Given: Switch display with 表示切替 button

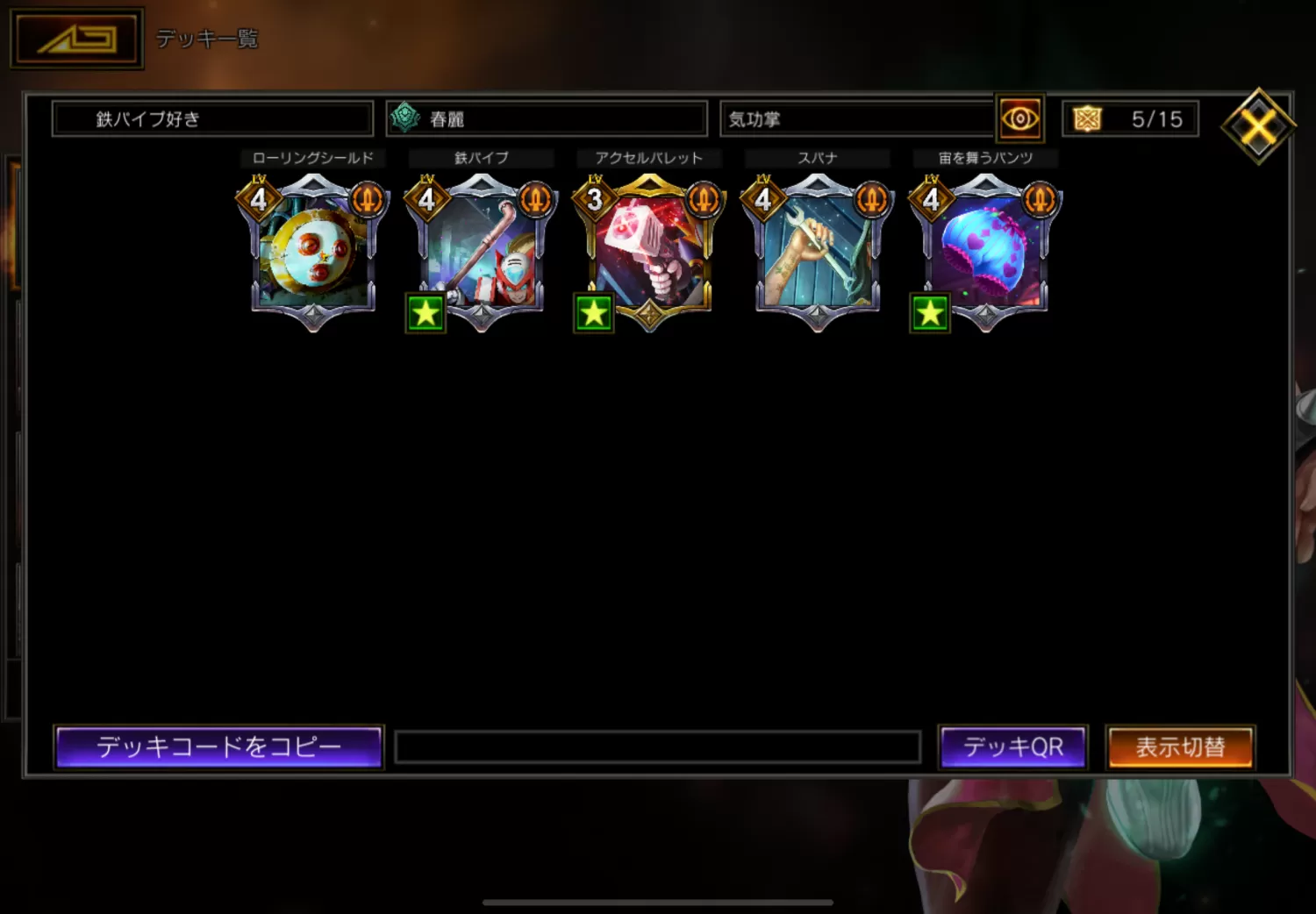Looking at the screenshot, I should [1180, 747].
